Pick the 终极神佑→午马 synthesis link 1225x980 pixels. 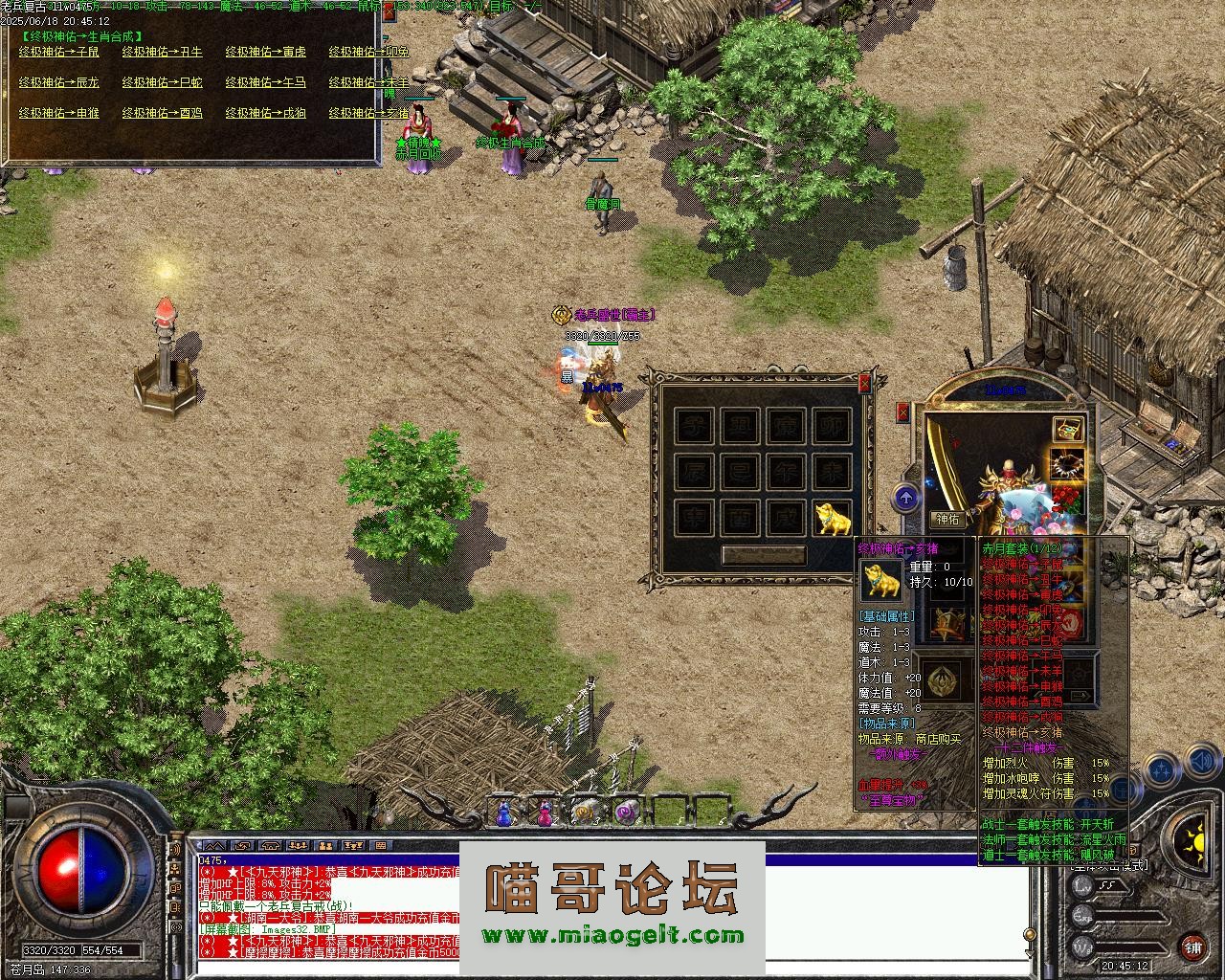tap(265, 82)
